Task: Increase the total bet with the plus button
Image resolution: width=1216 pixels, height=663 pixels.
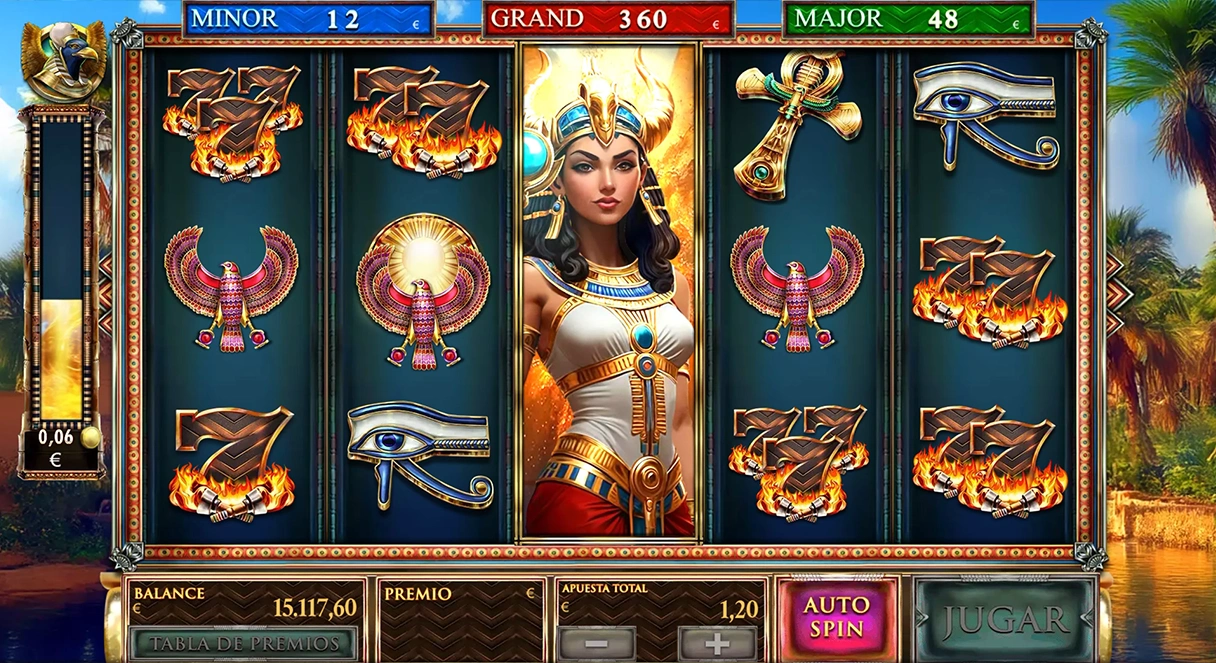Action: 717,643
